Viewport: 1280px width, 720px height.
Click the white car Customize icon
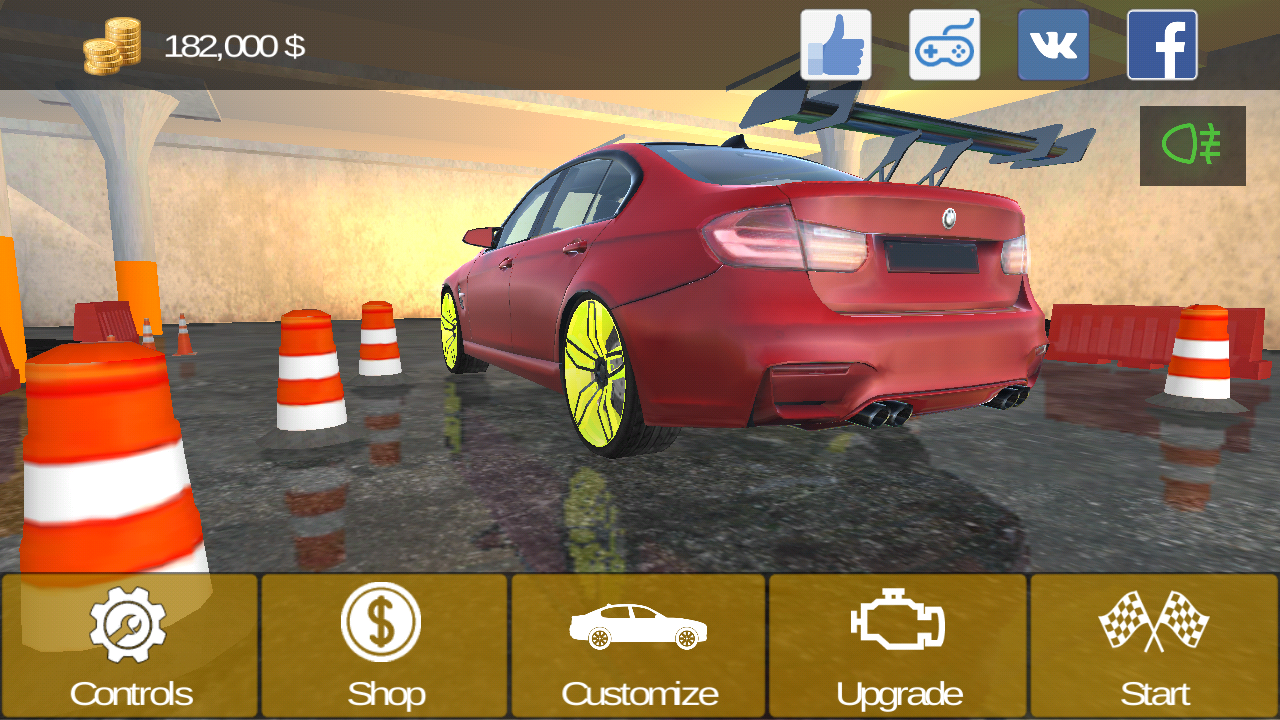[x=638, y=623]
